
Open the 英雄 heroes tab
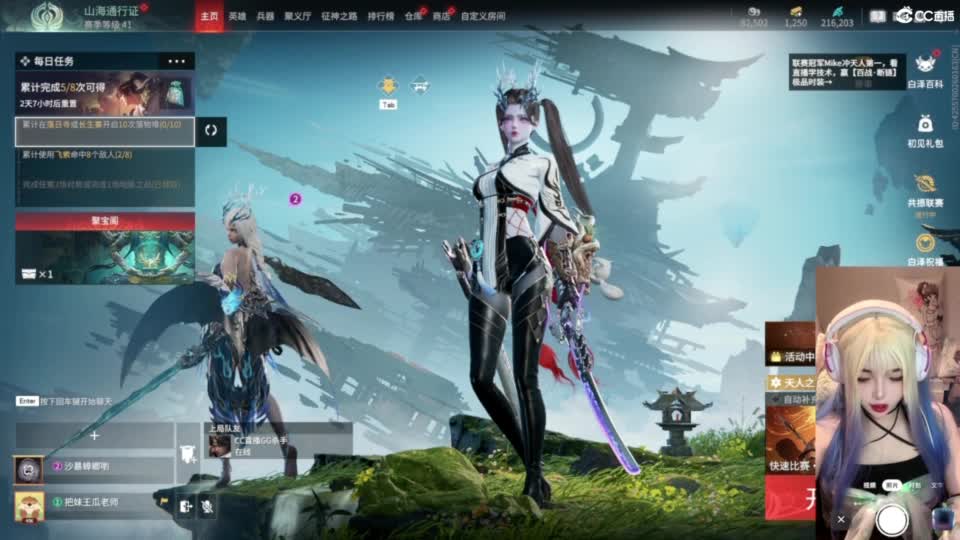237,17
